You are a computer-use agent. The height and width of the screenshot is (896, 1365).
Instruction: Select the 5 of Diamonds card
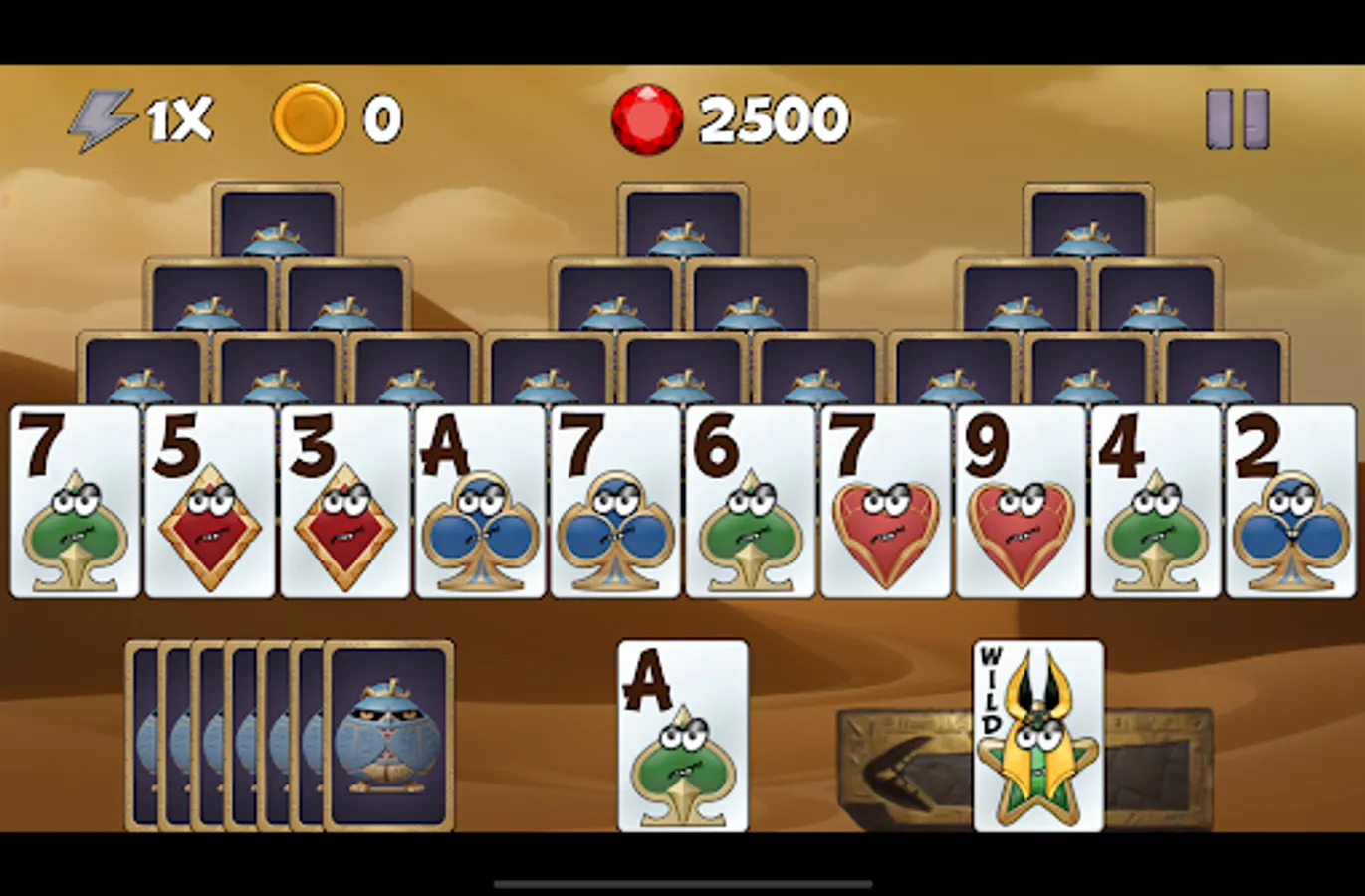pos(209,498)
